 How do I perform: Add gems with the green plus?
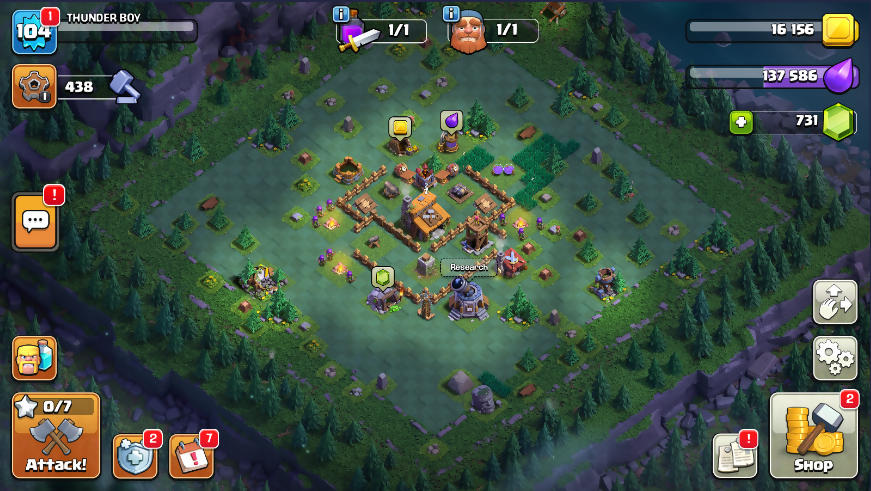(741, 122)
